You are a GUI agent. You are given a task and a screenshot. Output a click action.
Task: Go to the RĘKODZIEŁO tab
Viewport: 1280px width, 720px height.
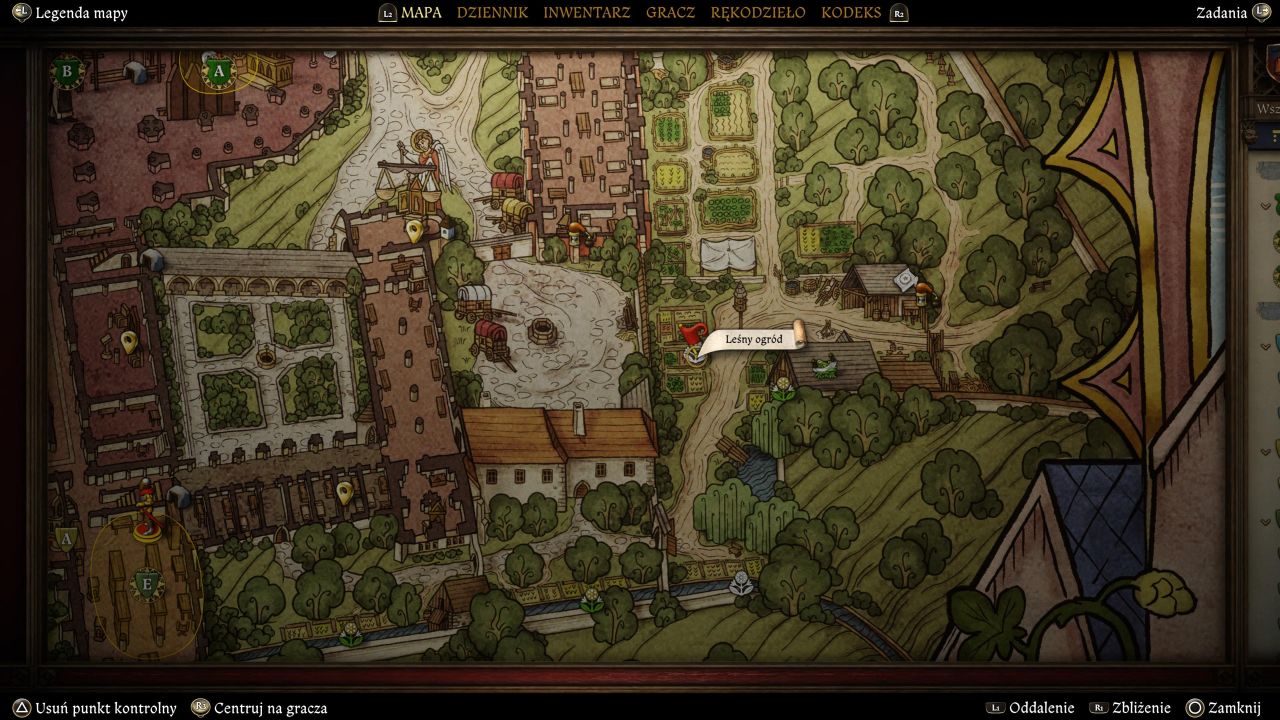pyautogui.click(x=757, y=13)
